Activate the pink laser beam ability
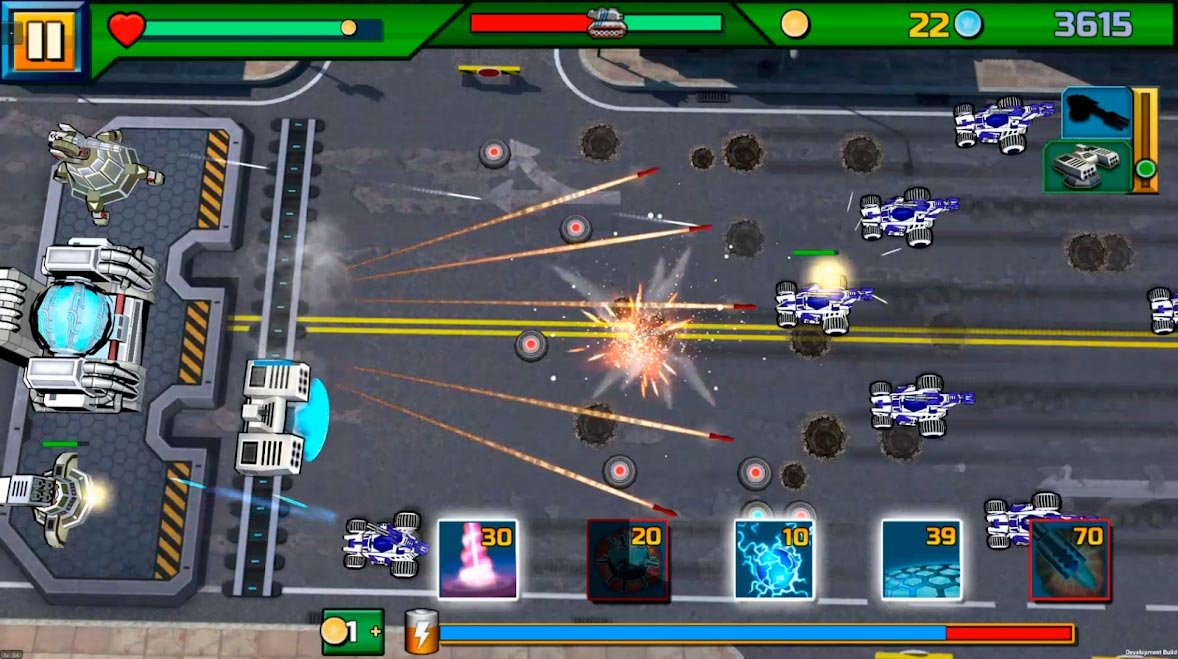 pyautogui.click(x=477, y=559)
